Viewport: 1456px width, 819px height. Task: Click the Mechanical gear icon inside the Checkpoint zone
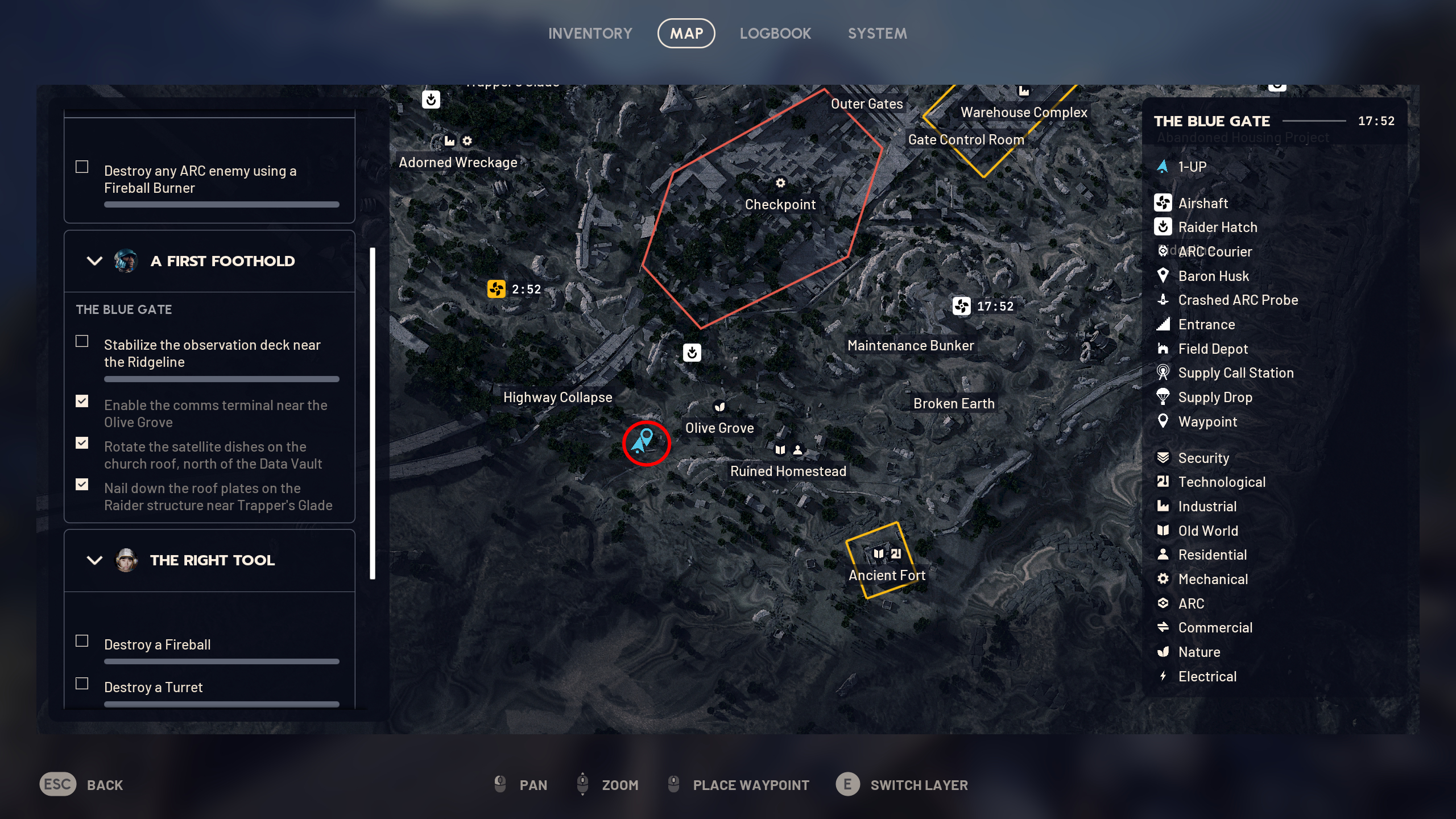click(x=780, y=183)
